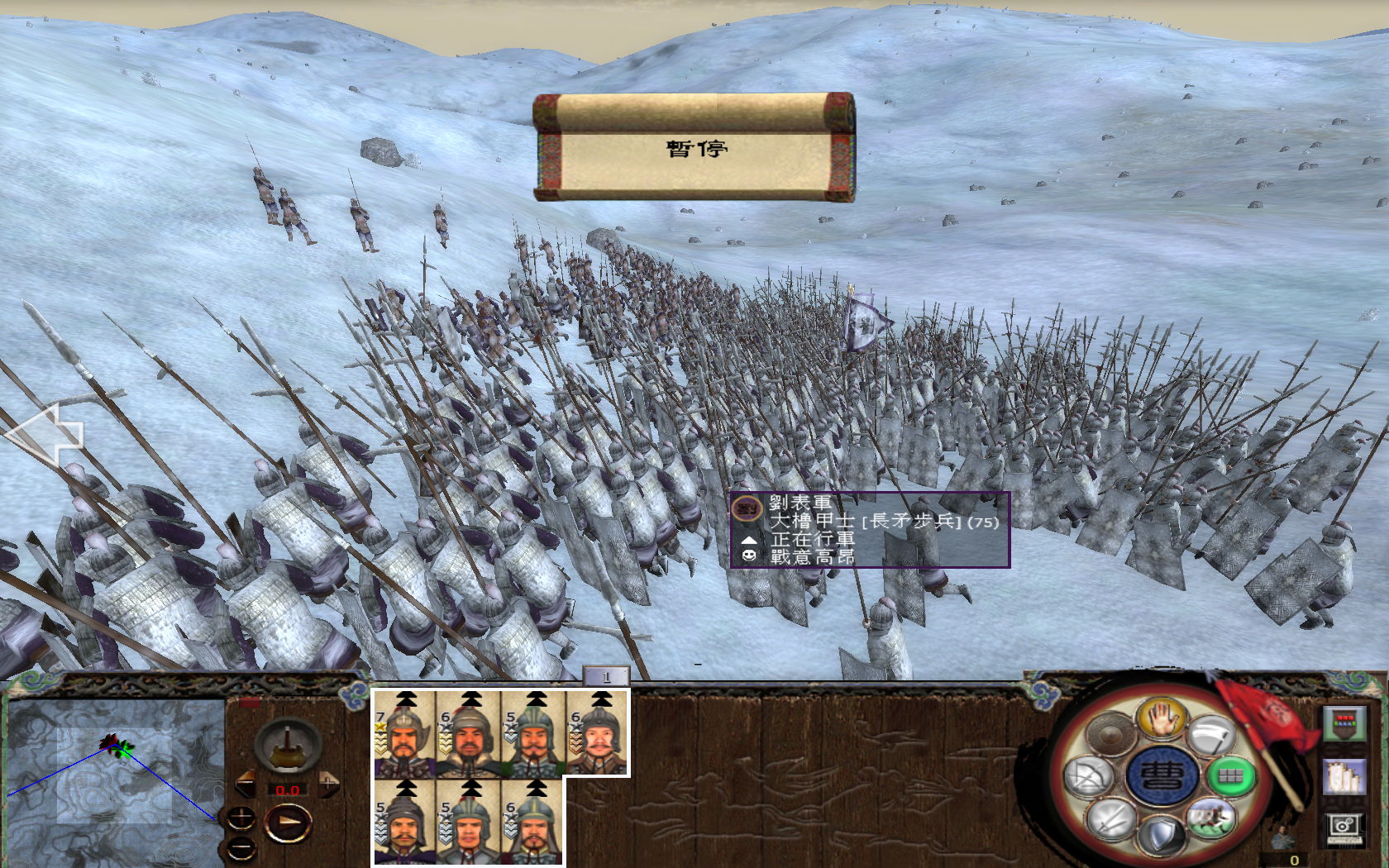Open the army overview shield panel button
The width and height of the screenshot is (1389, 868).
pos(1344,723)
